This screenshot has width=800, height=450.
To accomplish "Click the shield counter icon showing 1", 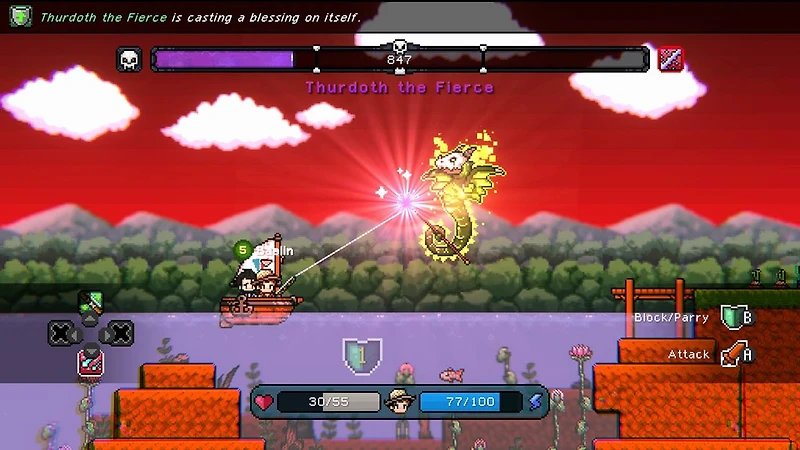I will [361, 354].
